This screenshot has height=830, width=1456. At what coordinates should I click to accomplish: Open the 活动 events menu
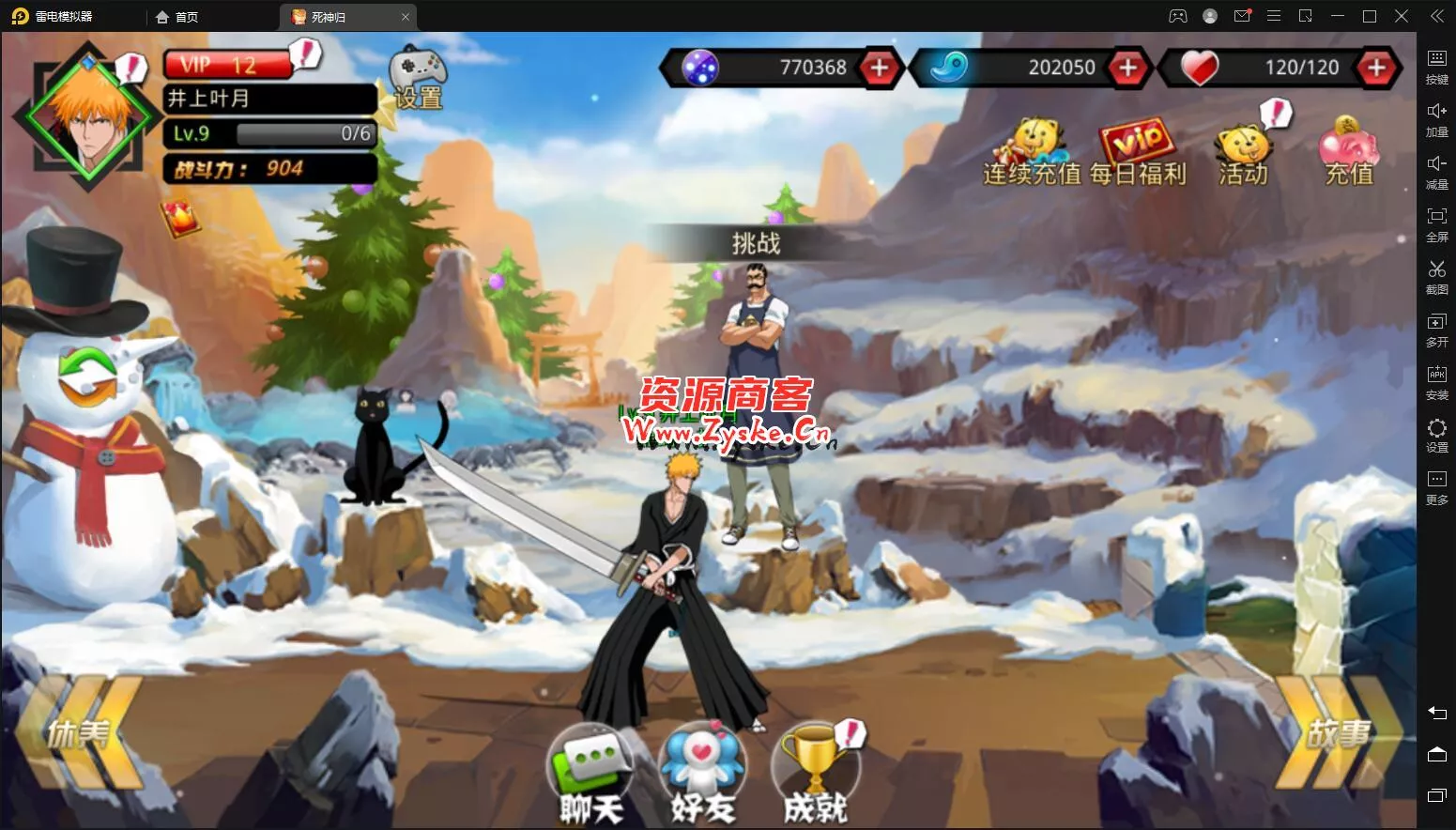[x=1243, y=154]
